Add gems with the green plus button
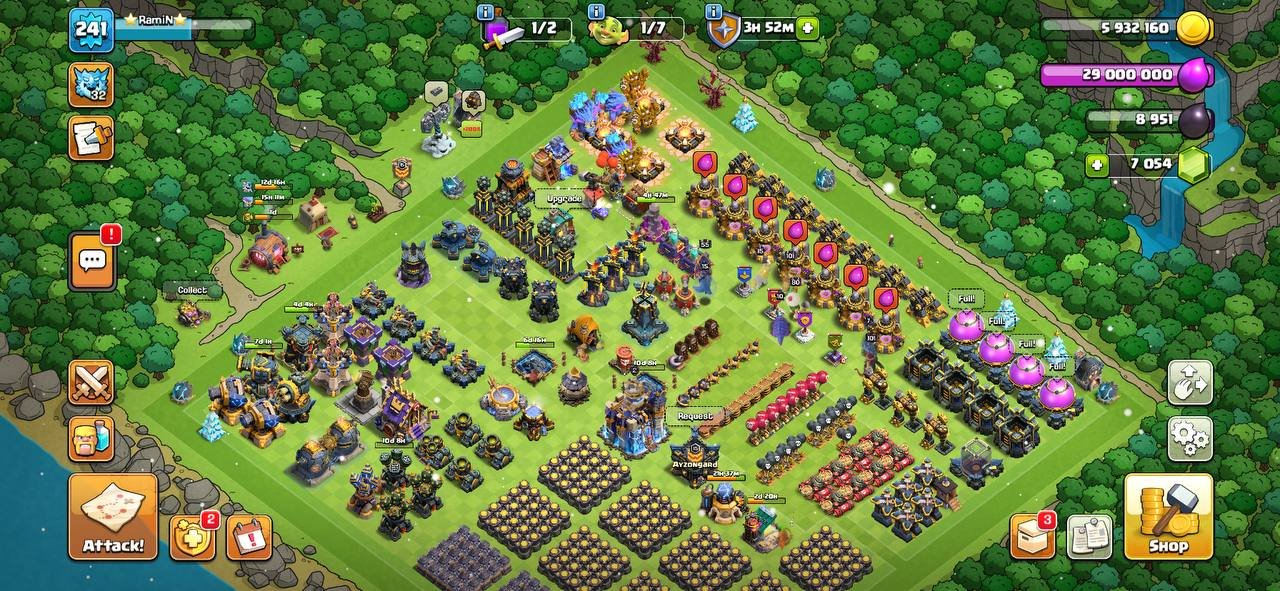Image resolution: width=1280 pixels, height=591 pixels. click(1099, 165)
